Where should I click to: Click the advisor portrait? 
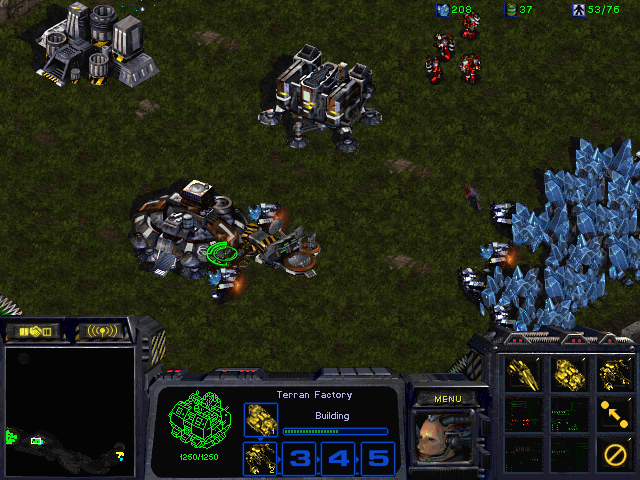(446, 438)
